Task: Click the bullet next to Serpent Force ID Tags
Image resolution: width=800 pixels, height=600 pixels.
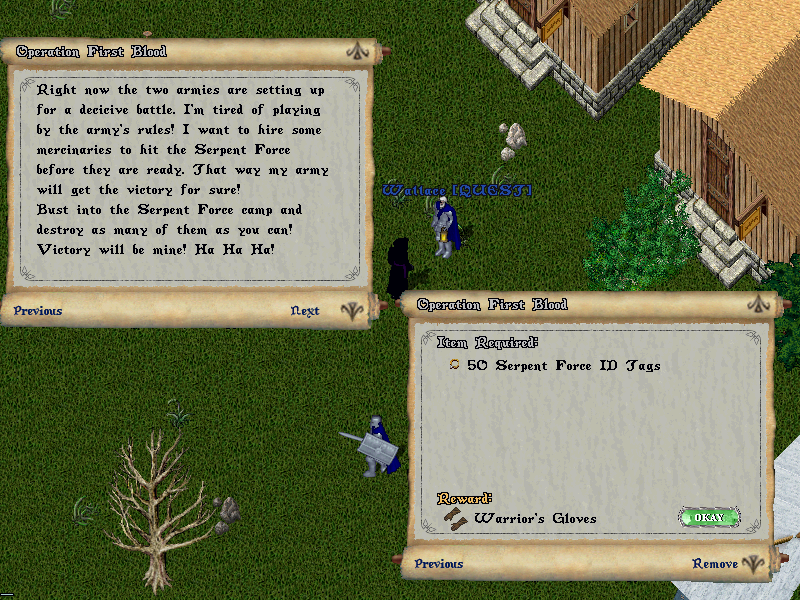Action: click(454, 366)
